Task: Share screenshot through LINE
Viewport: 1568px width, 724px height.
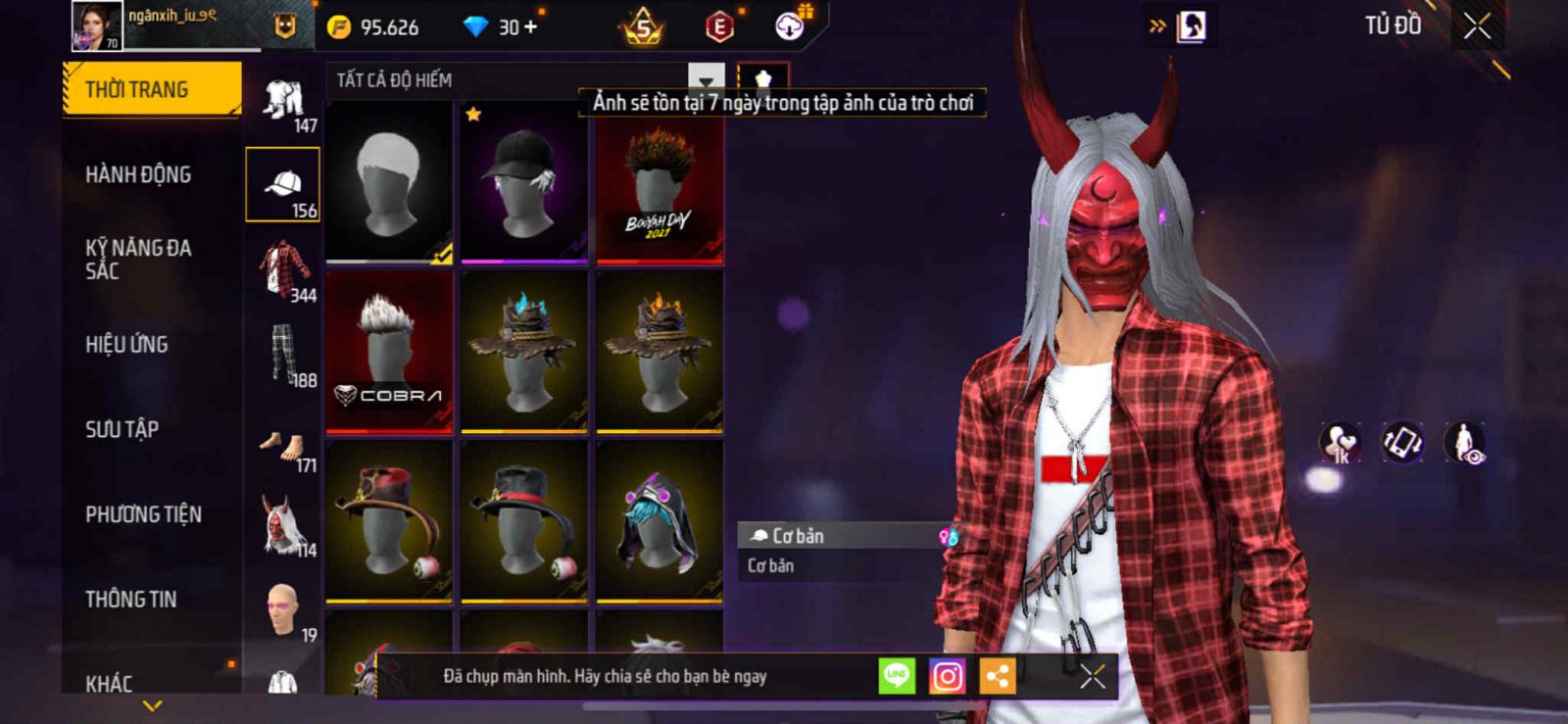Action: 897,676
